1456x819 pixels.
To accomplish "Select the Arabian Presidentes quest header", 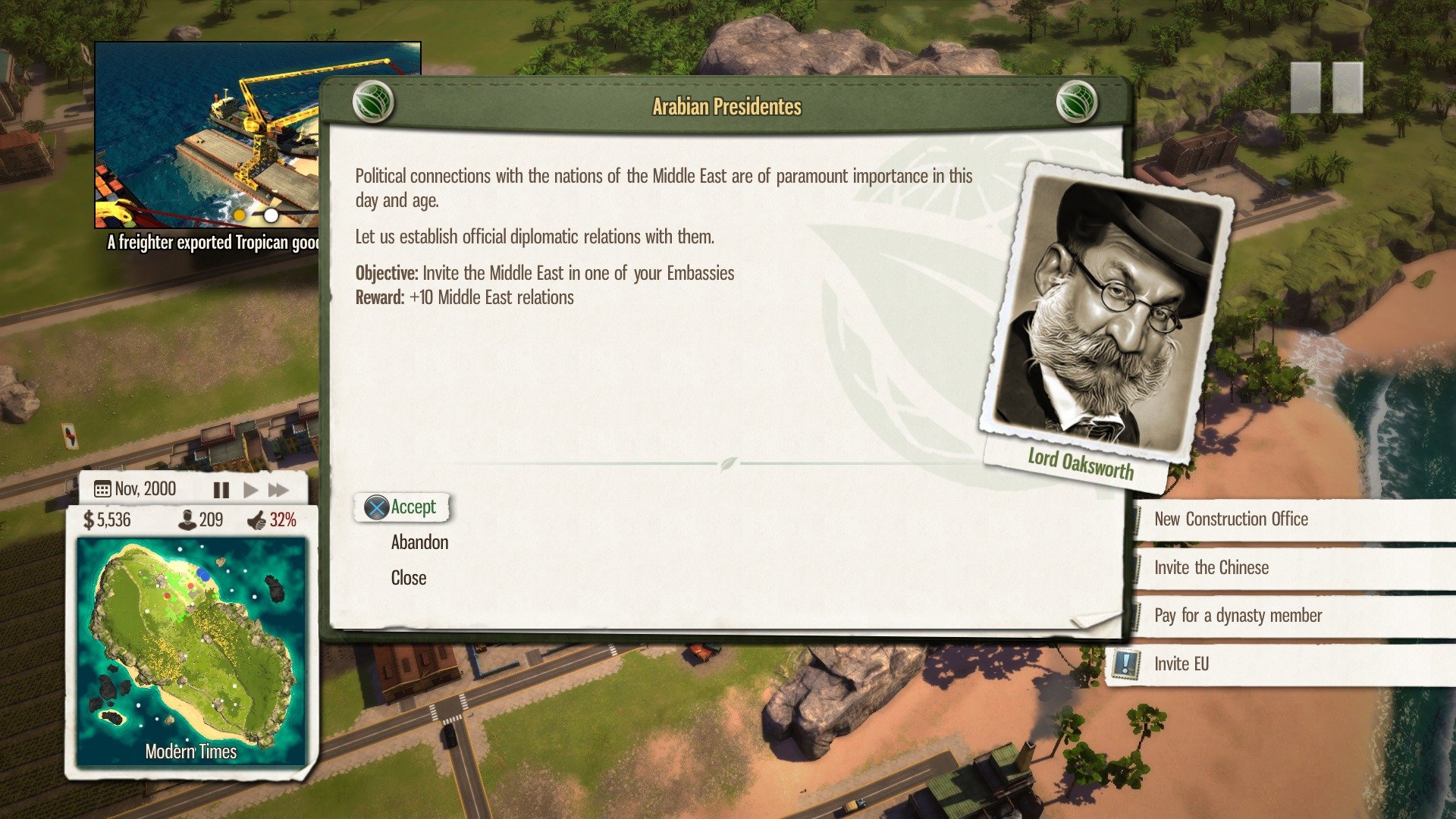I will tap(726, 106).
